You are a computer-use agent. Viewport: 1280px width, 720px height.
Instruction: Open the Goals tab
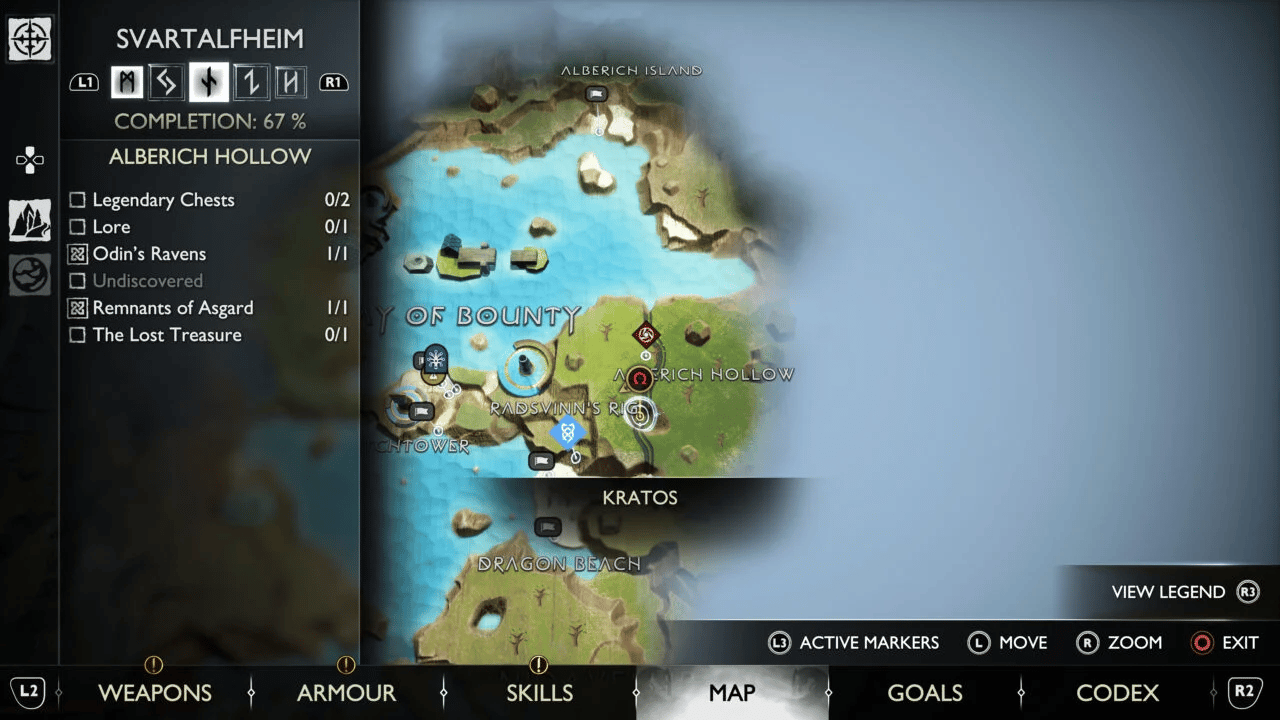[x=924, y=692]
